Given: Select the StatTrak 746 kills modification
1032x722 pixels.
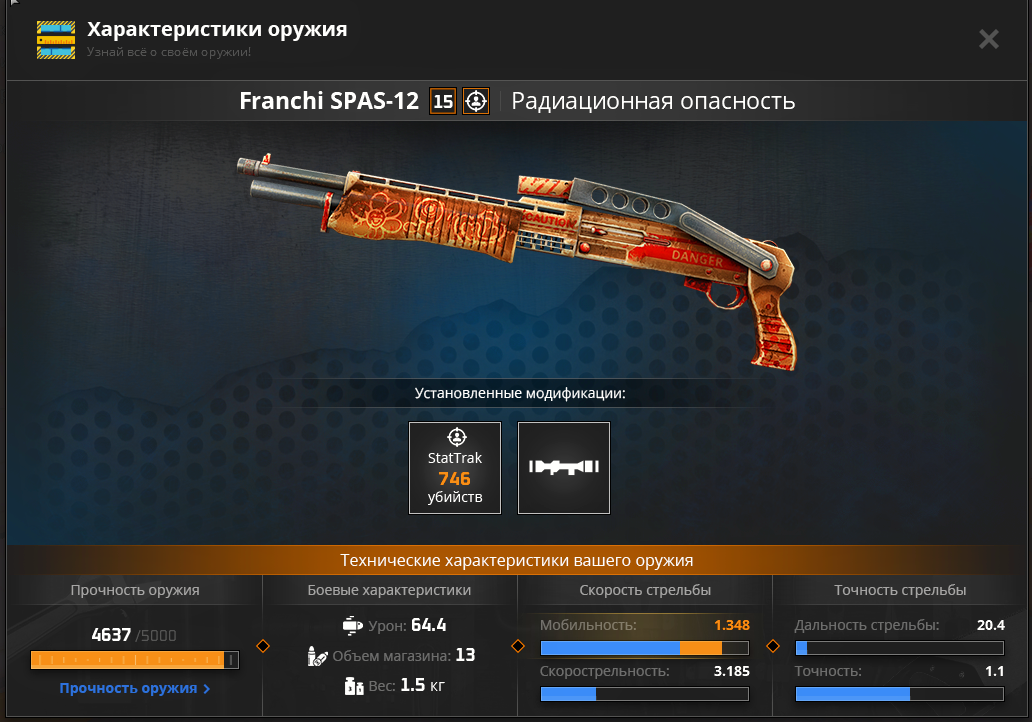Looking at the screenshot, I should coord(455,468).
